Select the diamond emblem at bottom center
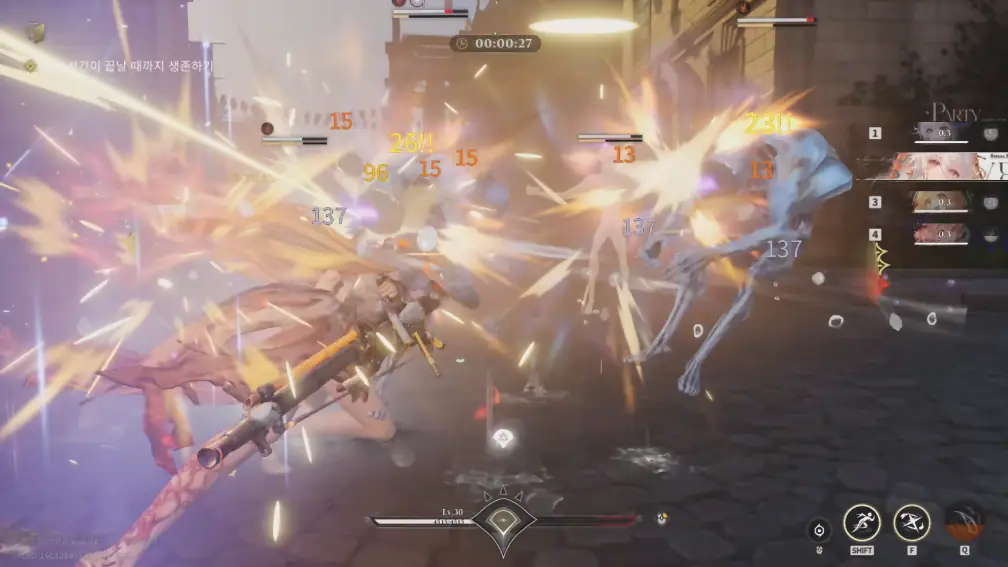1008x567 pixels. (503, 521)
